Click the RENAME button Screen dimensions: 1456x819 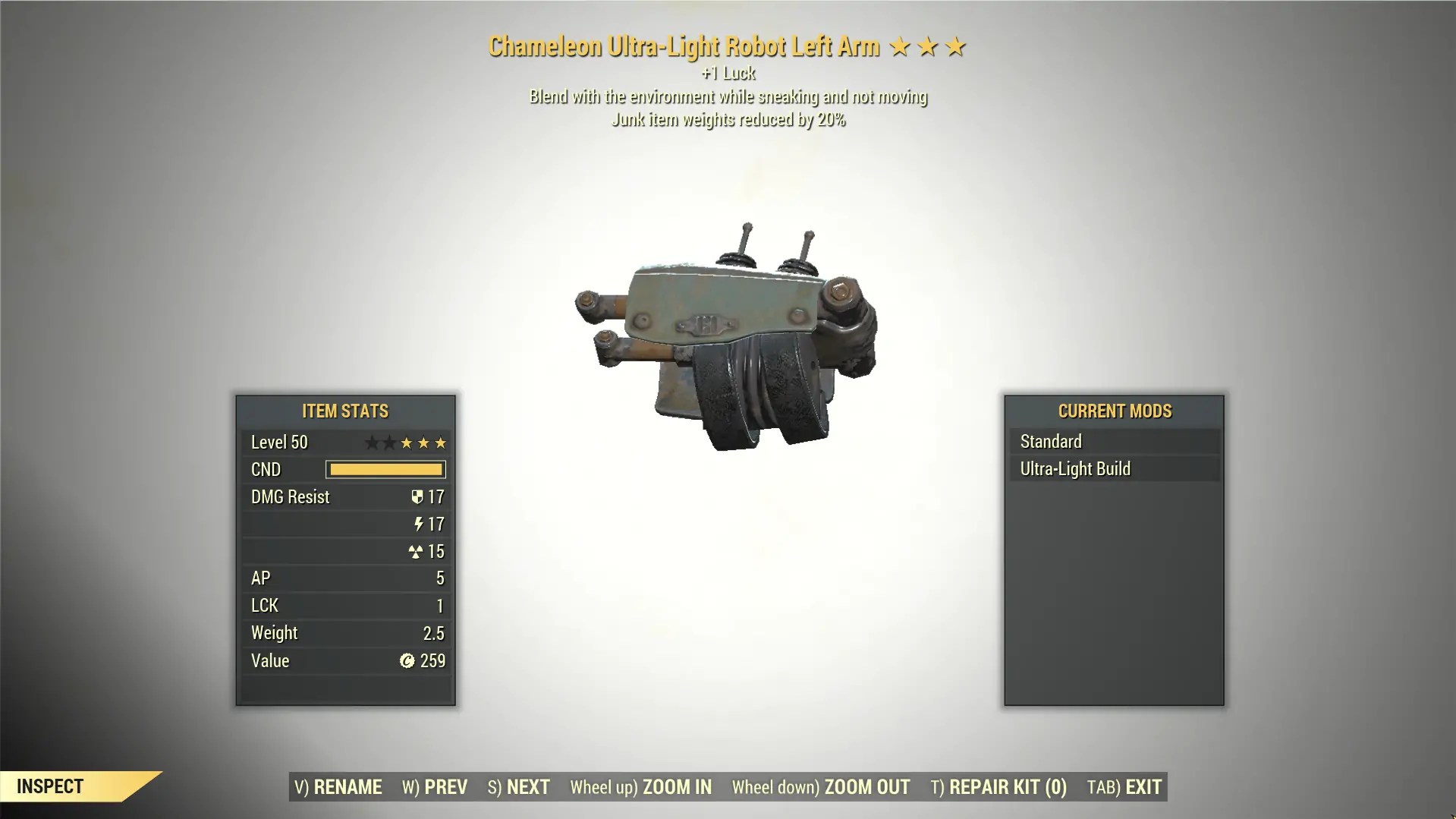point(338,787)
